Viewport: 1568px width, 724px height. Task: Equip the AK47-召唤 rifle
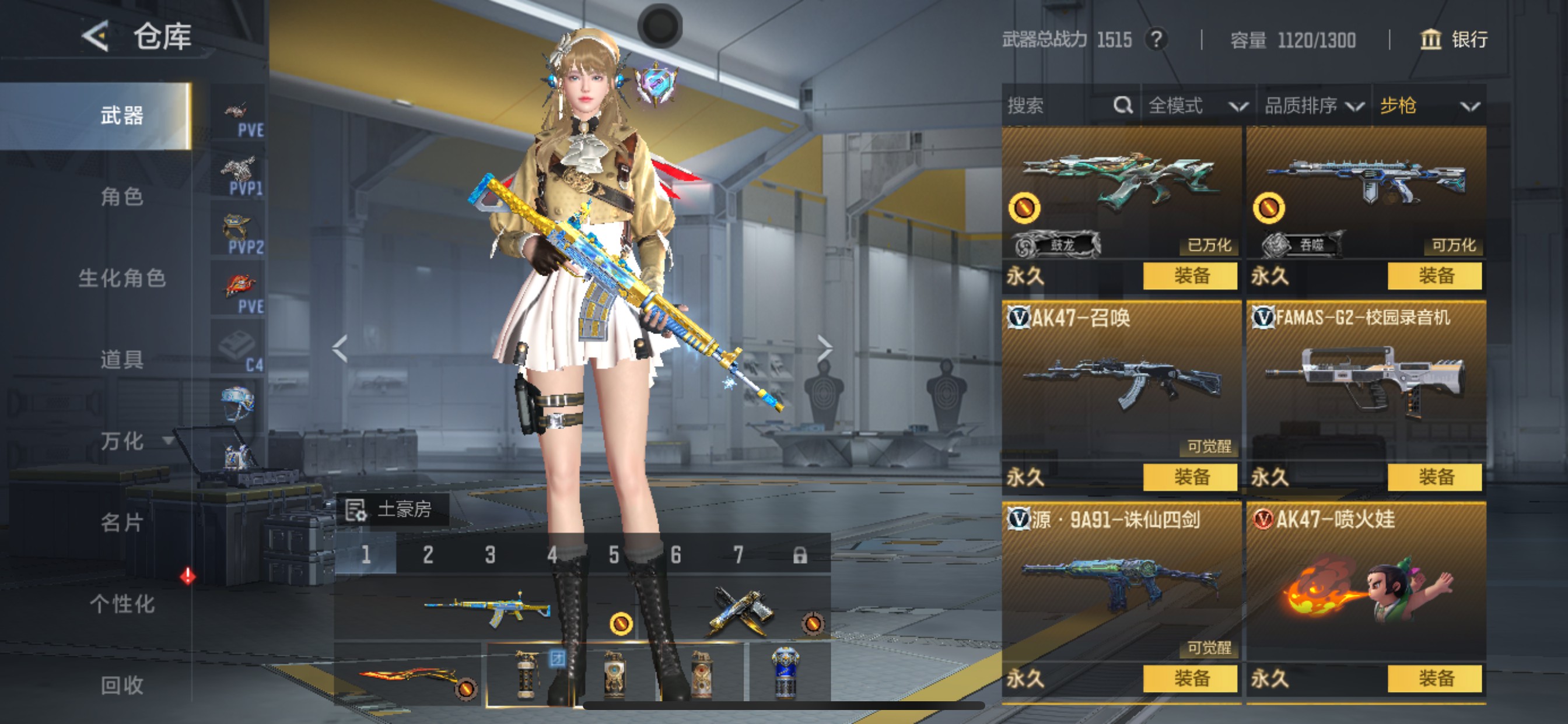click(1190, 477)
